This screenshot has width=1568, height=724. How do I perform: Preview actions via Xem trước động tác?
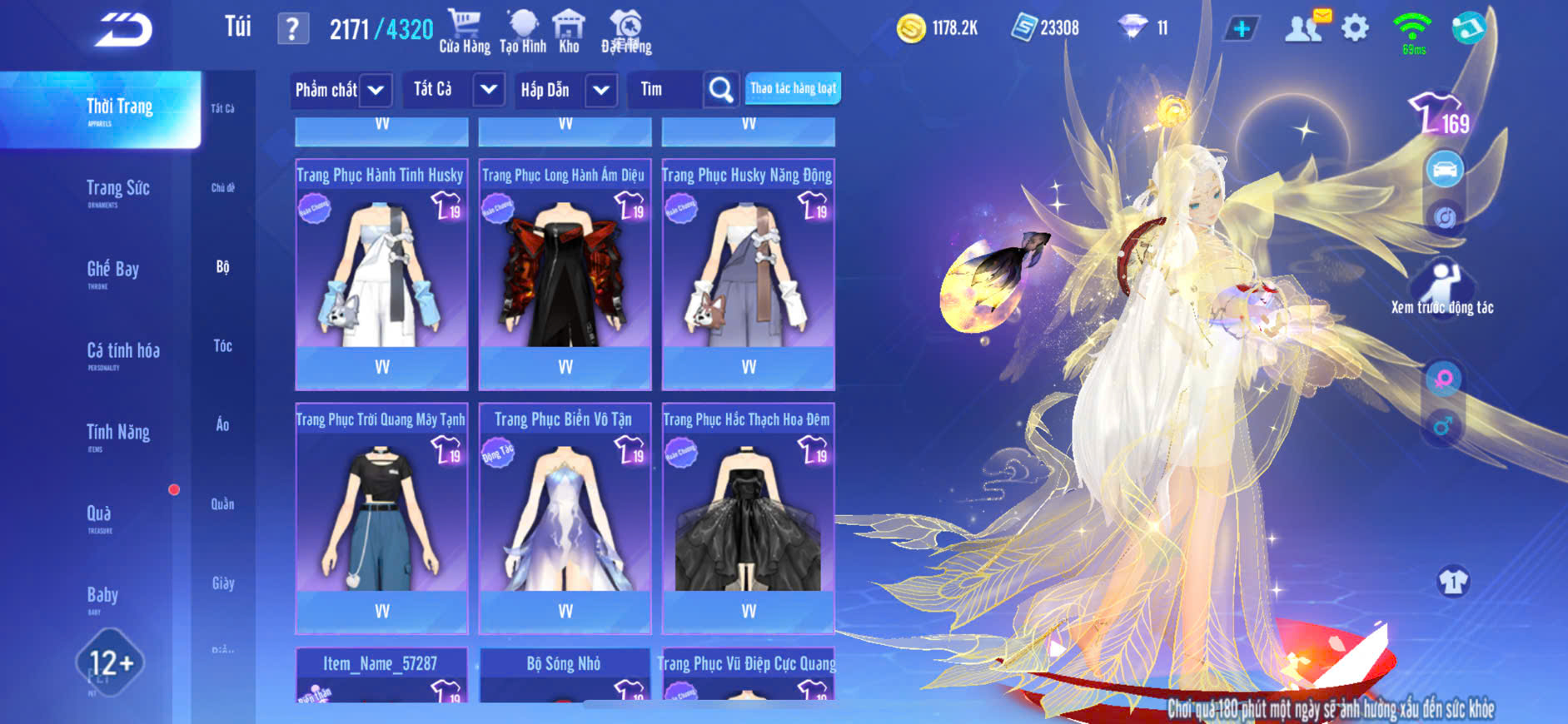tap(1442, 288)
